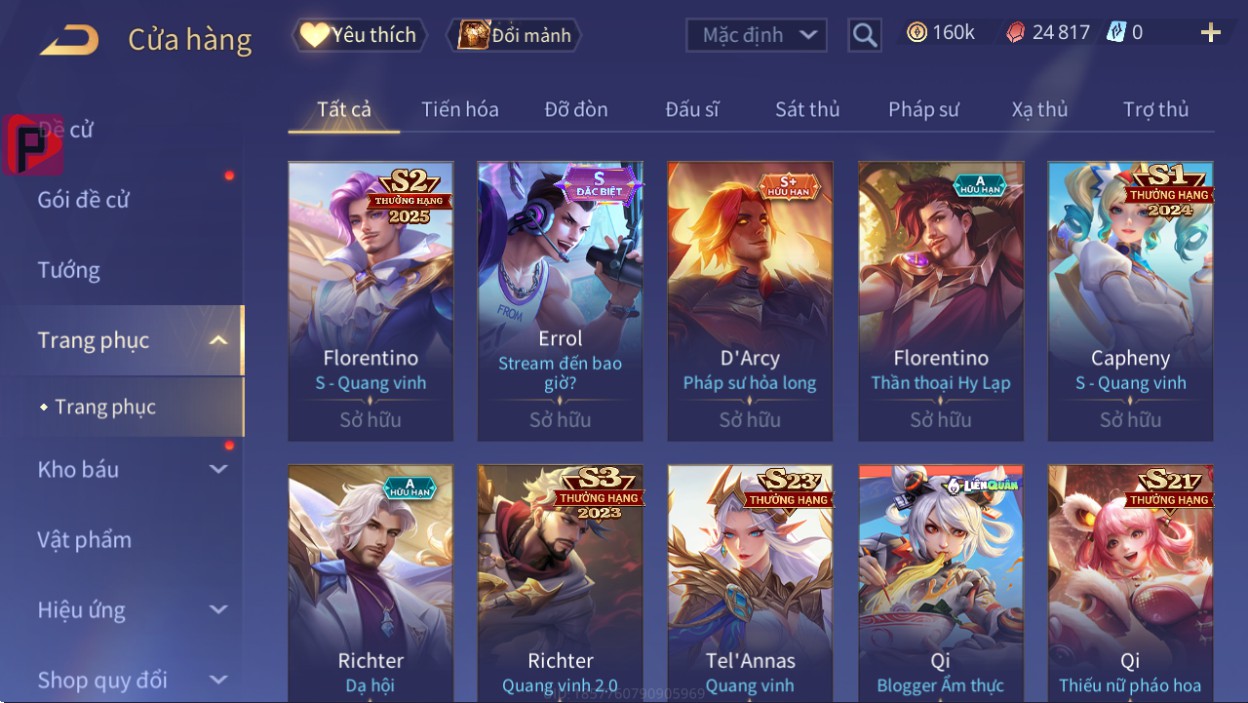The image size is (1248, 703).
Task: Open the Trợ thủ tab
Action: 1155,109
